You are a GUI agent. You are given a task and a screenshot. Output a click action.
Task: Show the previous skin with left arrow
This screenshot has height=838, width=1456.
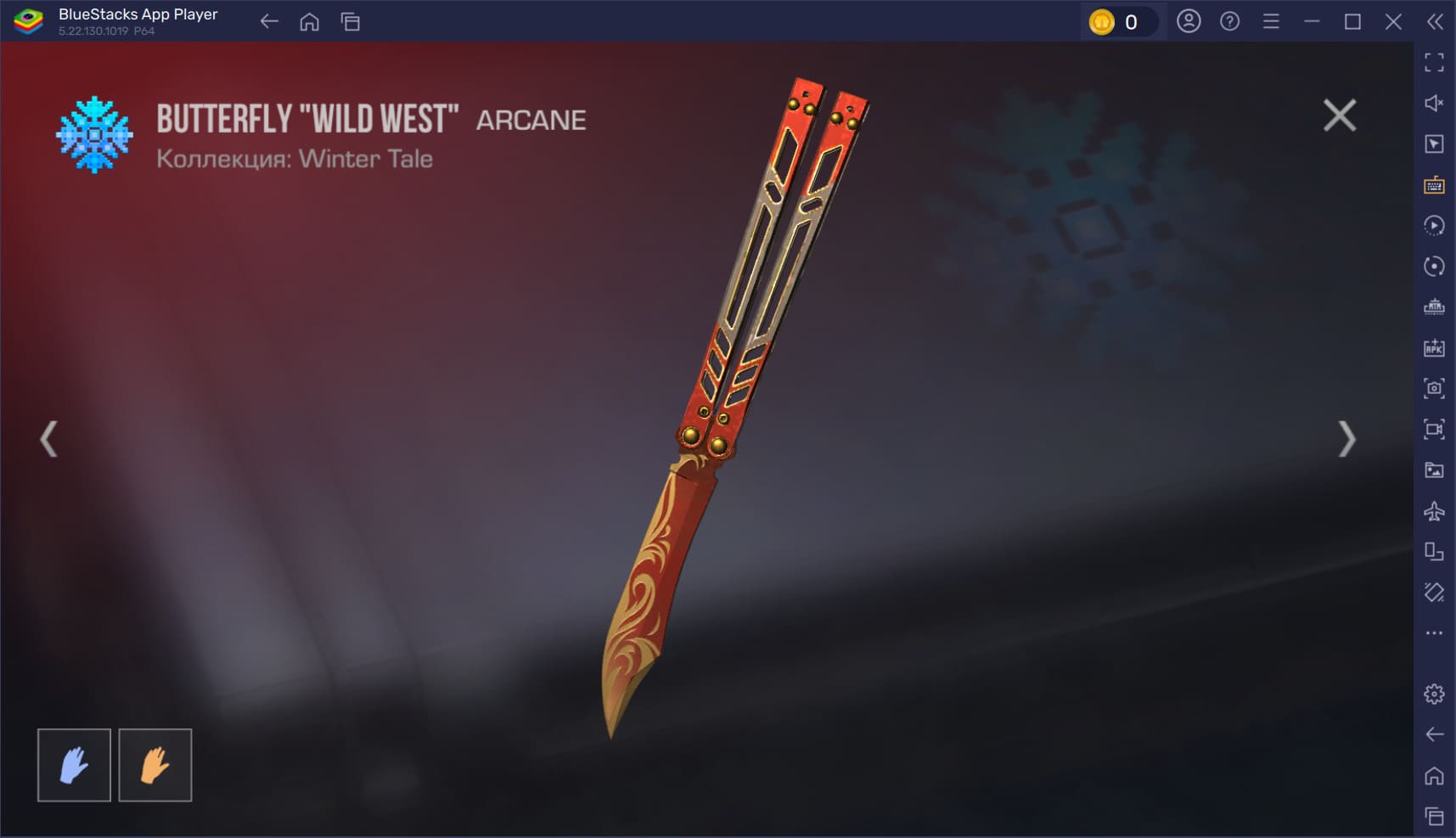pos(49,439)
